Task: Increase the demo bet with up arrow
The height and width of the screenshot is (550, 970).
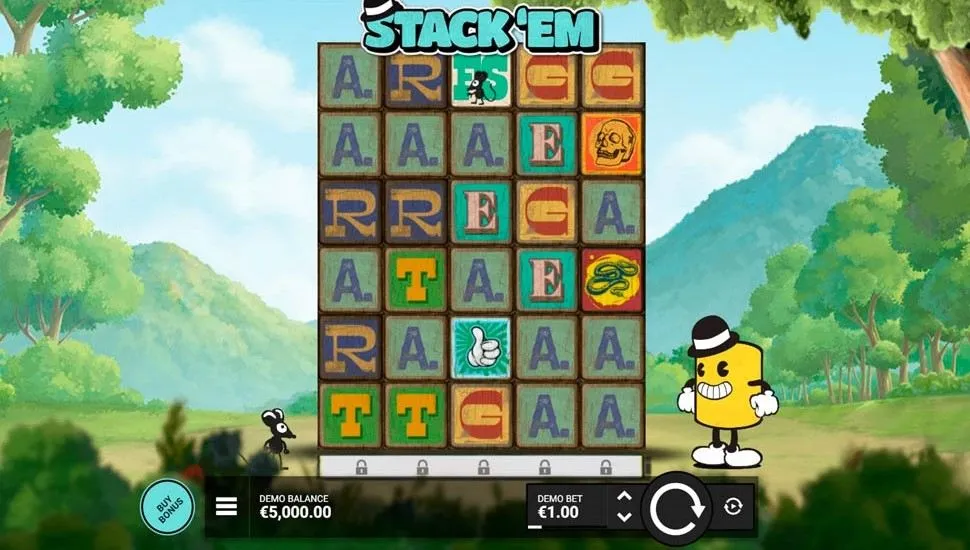Action: point(625,496)
